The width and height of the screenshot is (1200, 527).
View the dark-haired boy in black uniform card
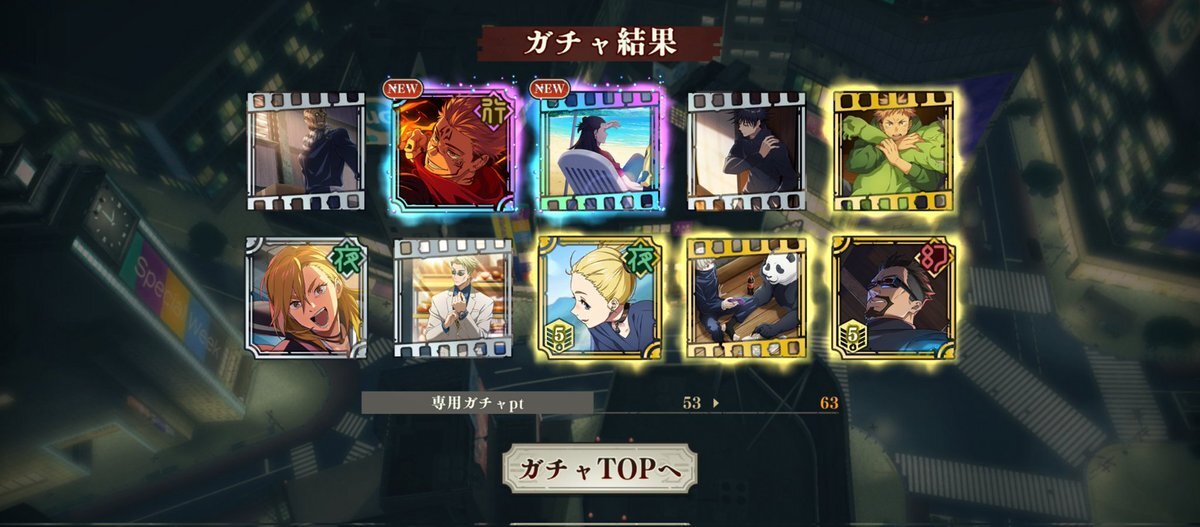coord(746,150)
